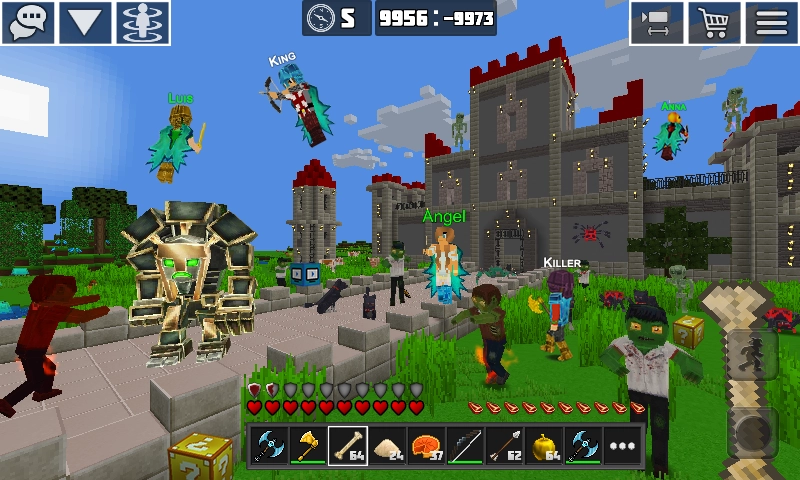Viewport: 800px width, 480px height.
Task: Select the golden axe hotbar slot
Action: 307,446
